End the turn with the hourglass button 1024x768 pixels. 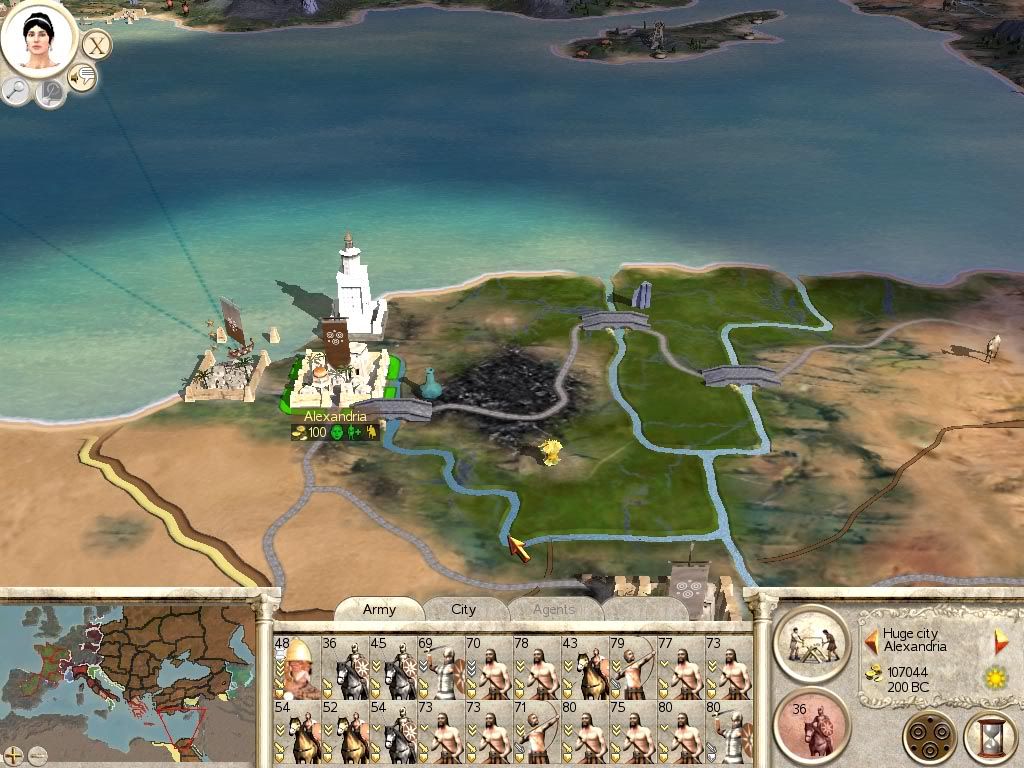[988, 739]
